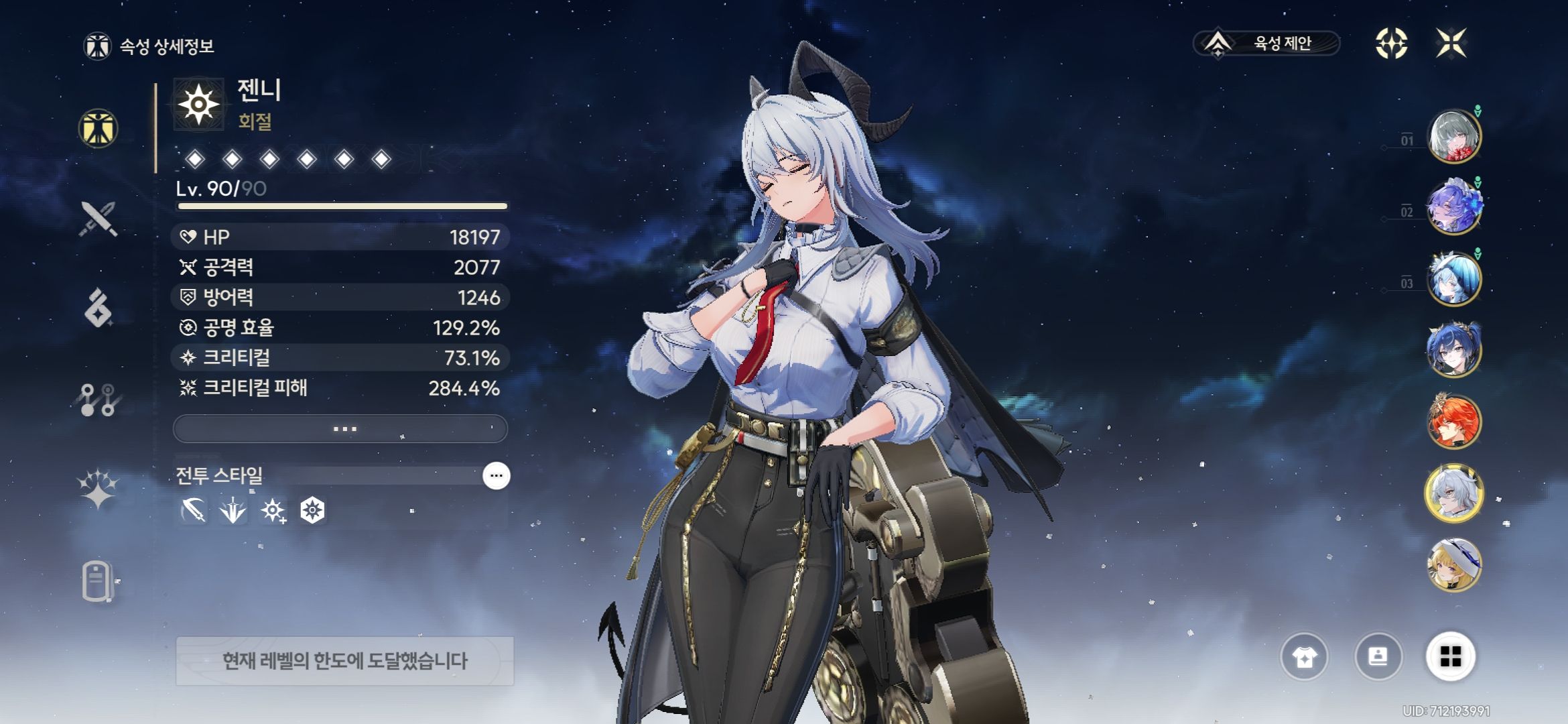Screen dimensions: 1568x724
Task: Pick the blonde character with white hat portrait
Action: pos(1453,565)
